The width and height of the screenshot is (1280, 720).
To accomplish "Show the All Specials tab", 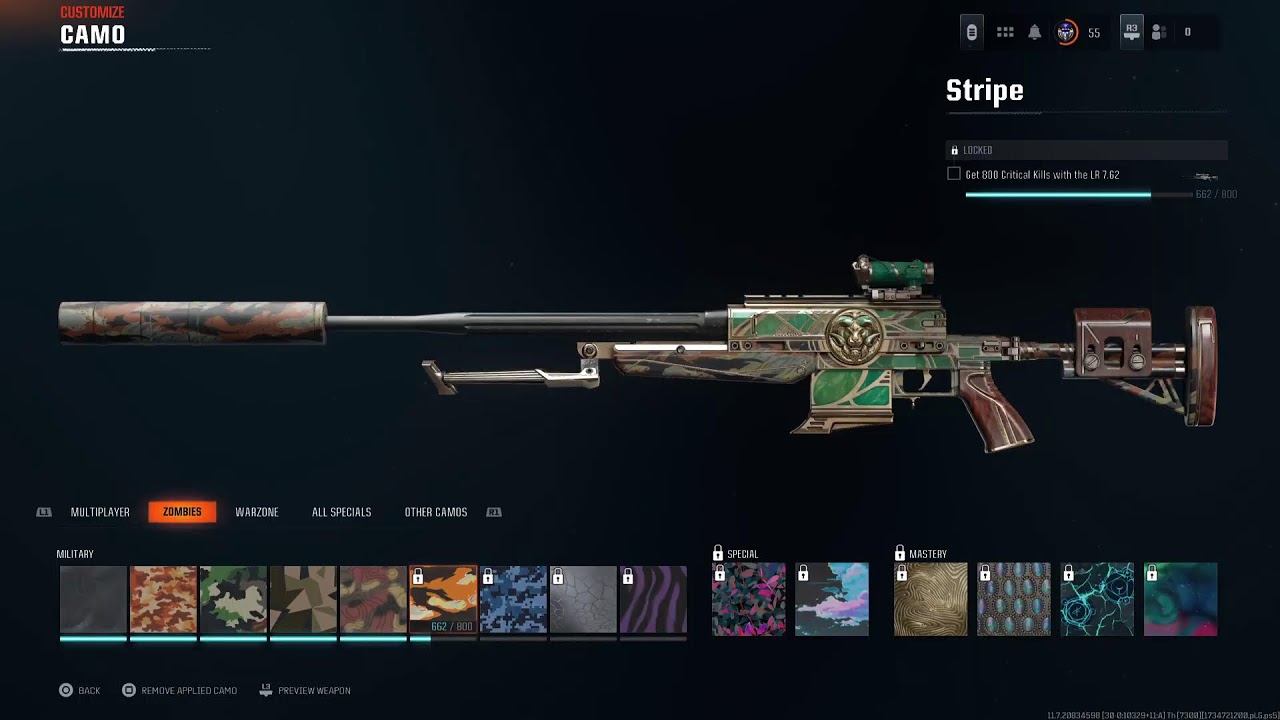I will click(x=341, y=512).
